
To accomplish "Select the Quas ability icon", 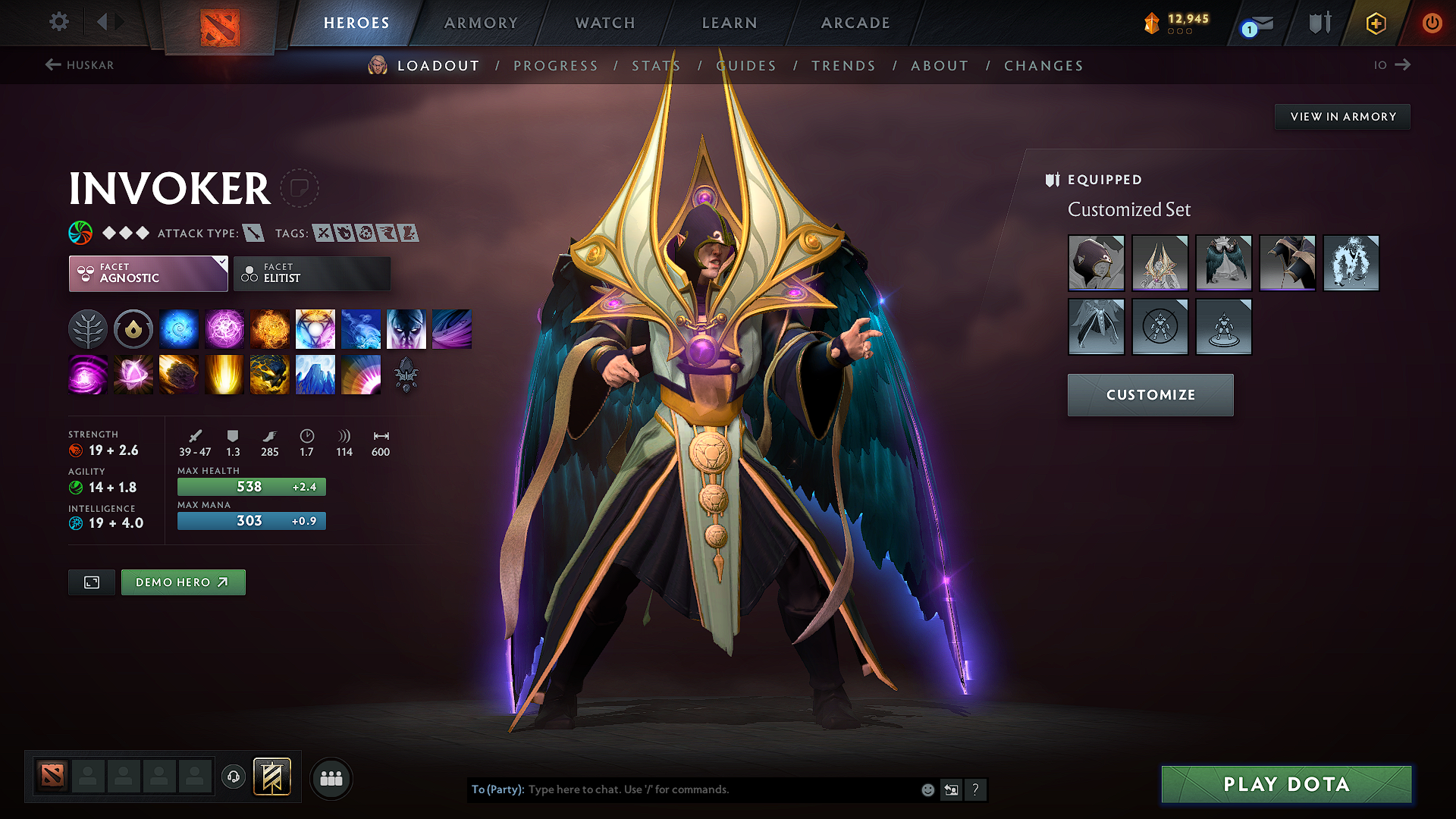I will pyautogui.click(x=179, y=328).
